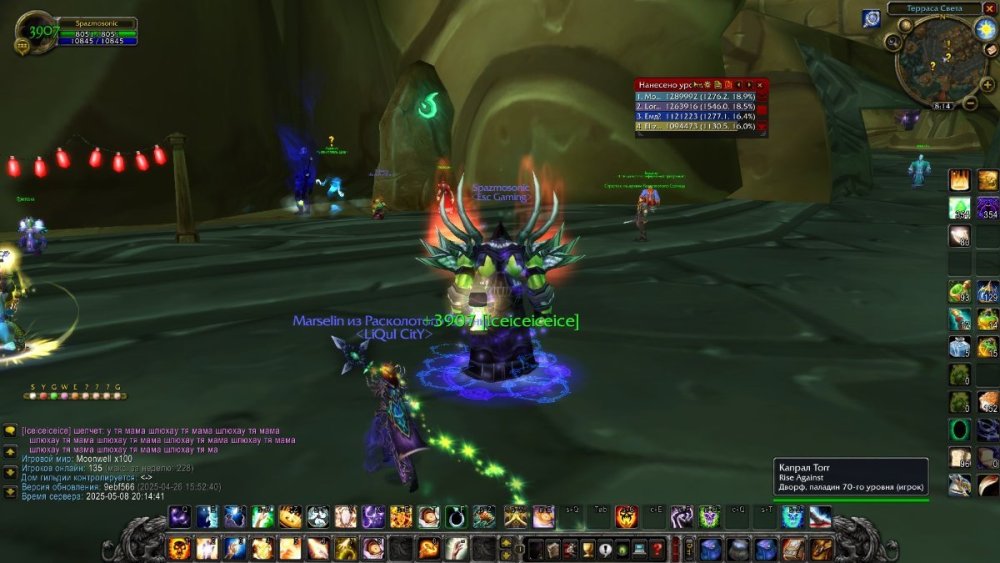Activate the flame pillar ability icon
The image size is (1000, 563).
pyautogui.click(x=959, y=180)
